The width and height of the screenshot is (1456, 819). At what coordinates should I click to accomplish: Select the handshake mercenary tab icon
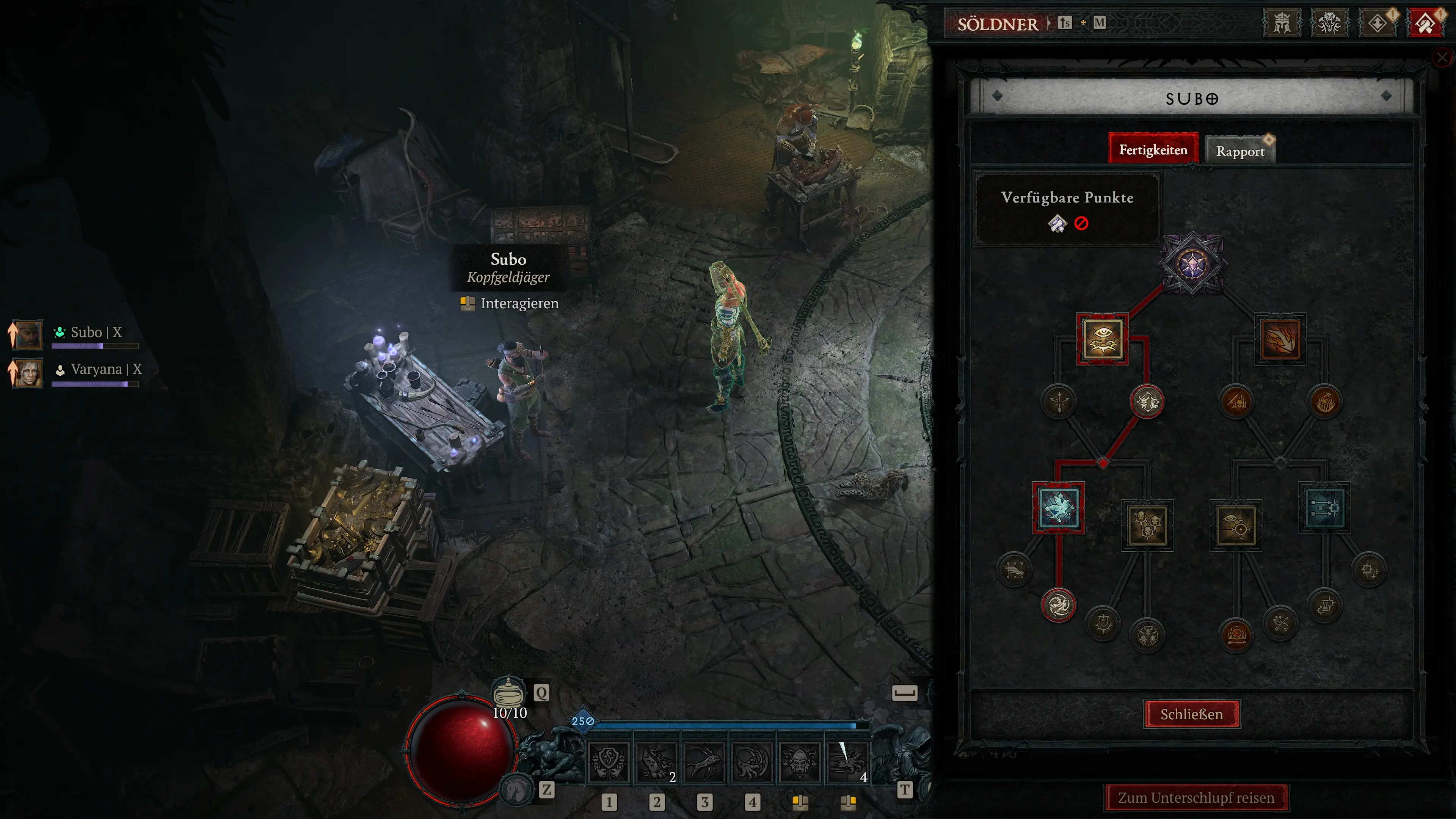coord(1425,24)
